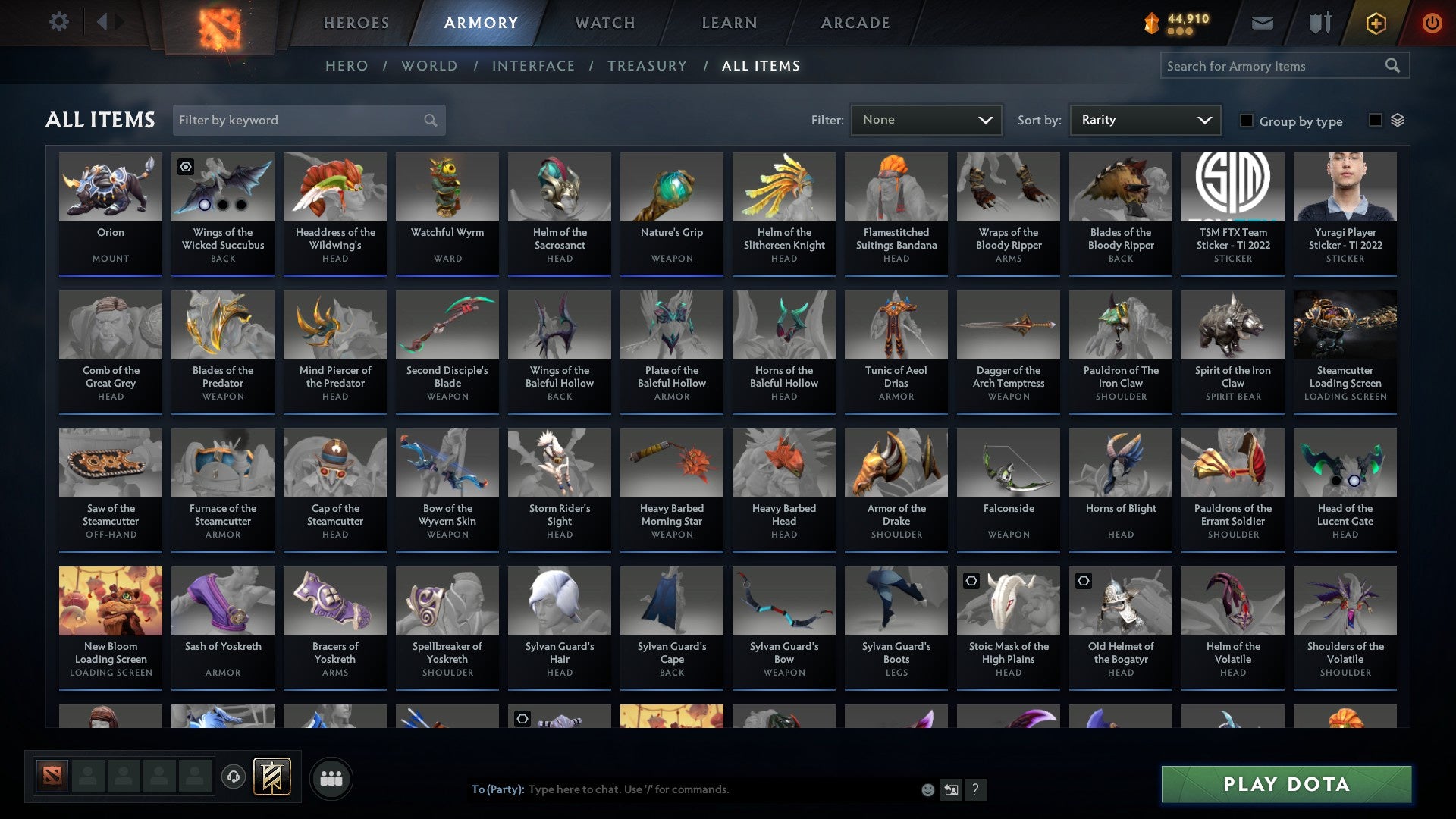Select the Watchful Wyrm ward thumbnail
The image size is (1456, 819).
pyautogui.click(x=447, y=186)
